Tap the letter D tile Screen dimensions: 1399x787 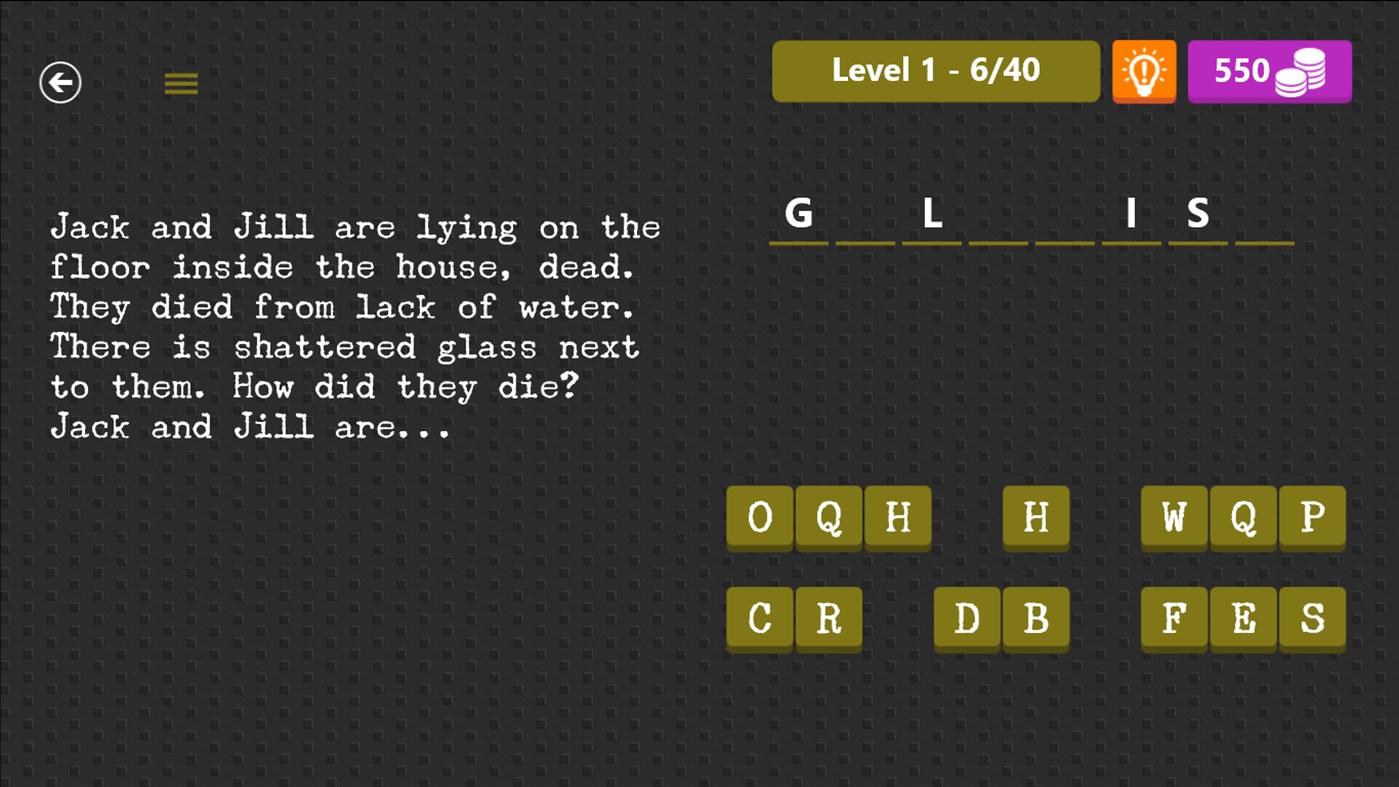point(967,619)
